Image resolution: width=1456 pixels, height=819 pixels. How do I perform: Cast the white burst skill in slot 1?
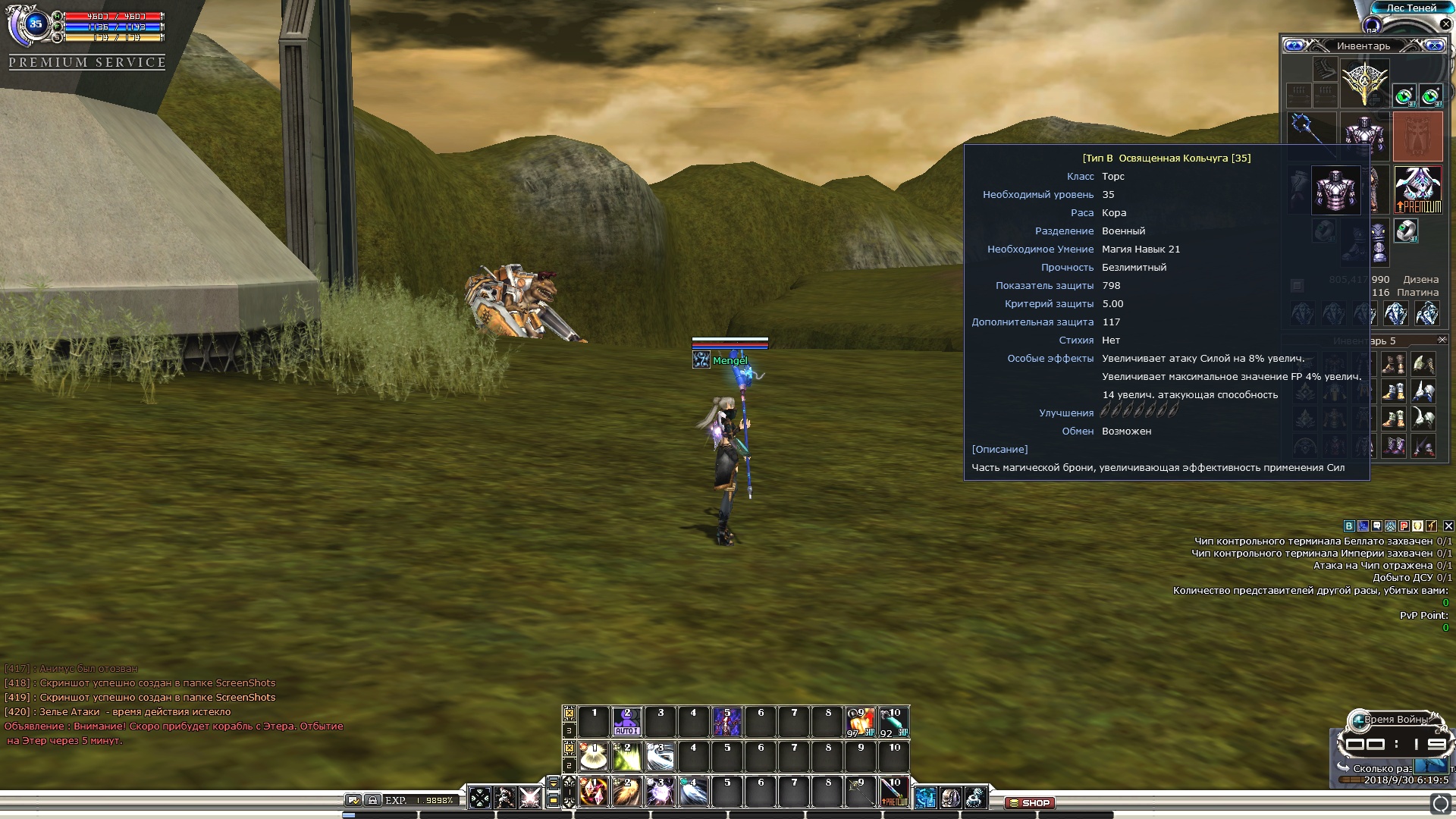pyautogui.click(x=594, y=757)
